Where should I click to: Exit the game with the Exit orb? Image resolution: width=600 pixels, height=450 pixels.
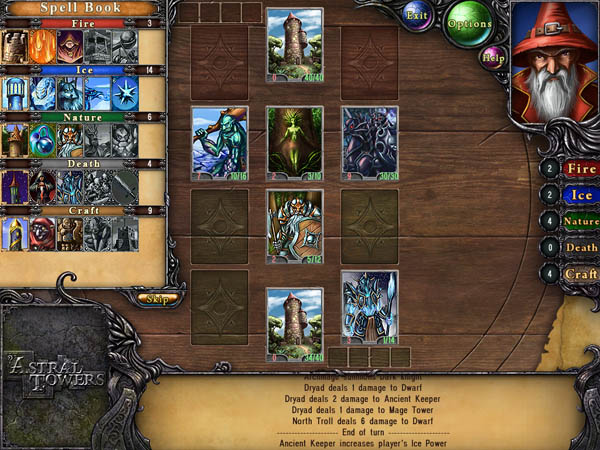coord(418,15)
